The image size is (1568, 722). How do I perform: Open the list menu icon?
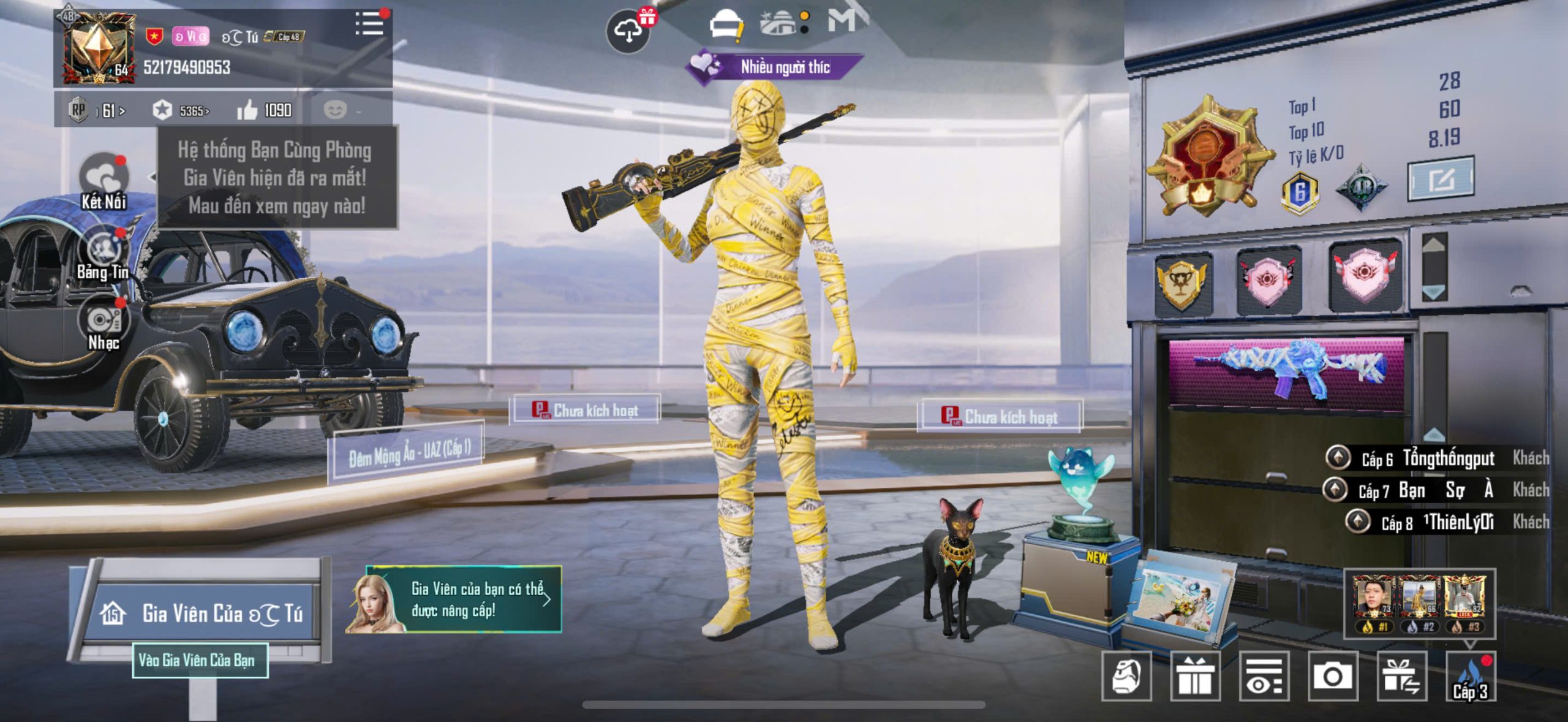tap(369, 25)
